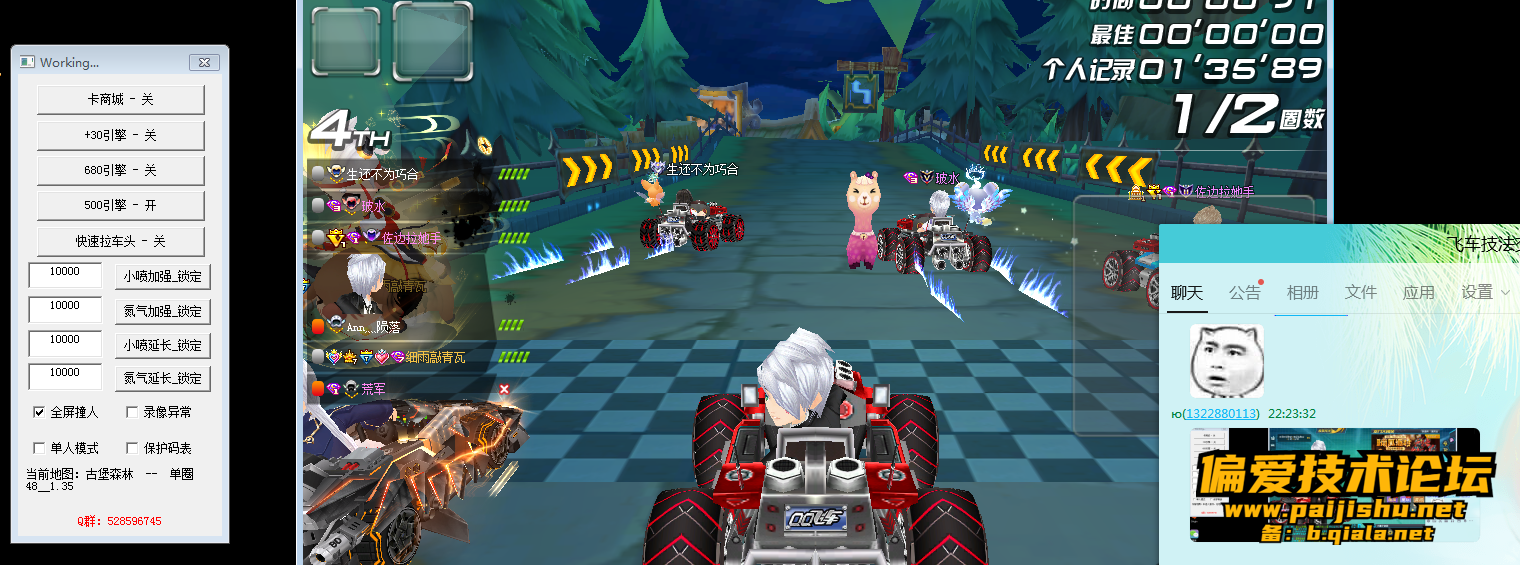Viewport: 1520px width, 565px height.
Task: Select 生还不为巧合 in the ranking list
Action: [382, 174]
